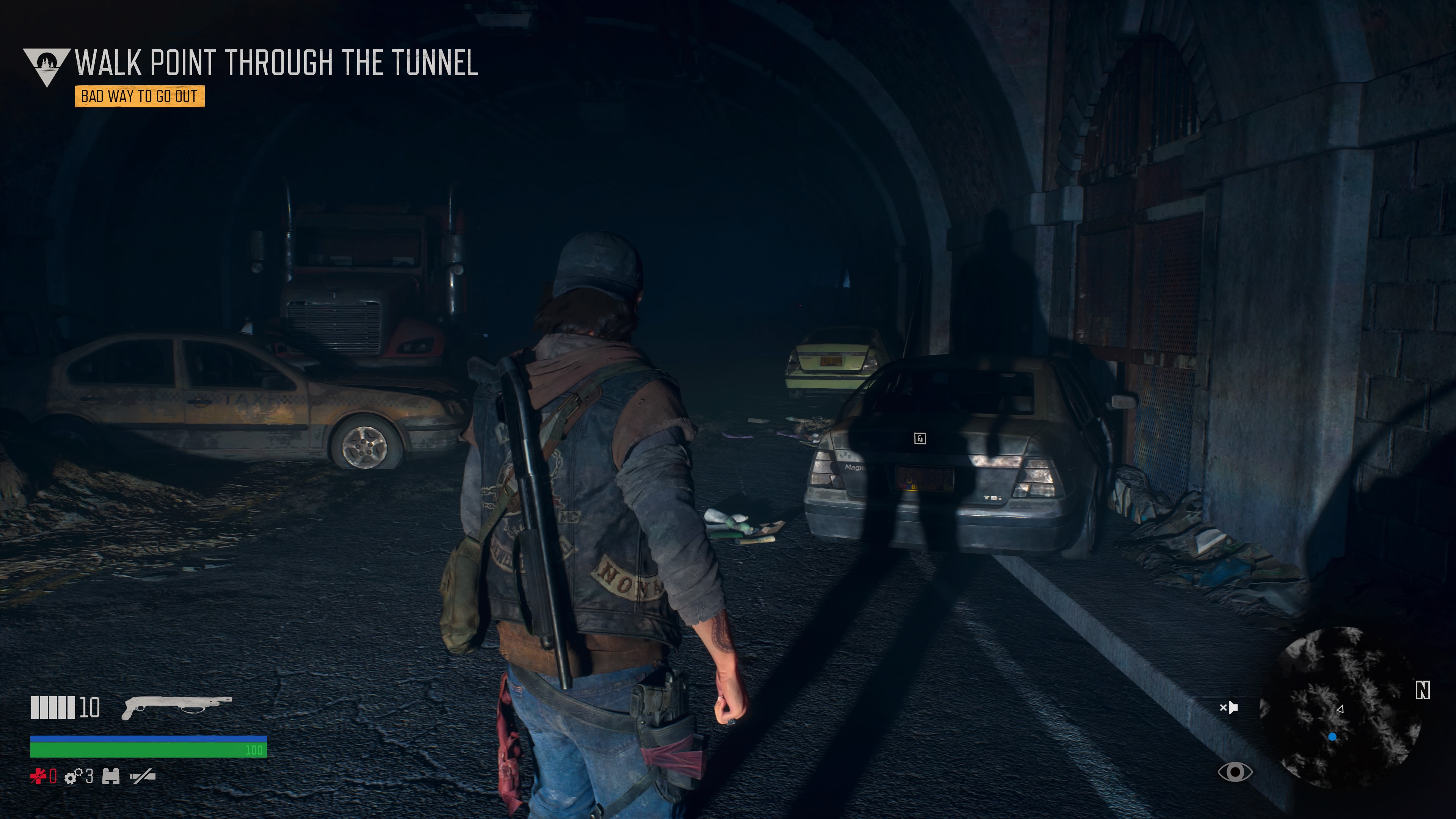This screenshot has height=819, width=1456.
Task: Select the scrap gears icon
Action: click(74, 777)
